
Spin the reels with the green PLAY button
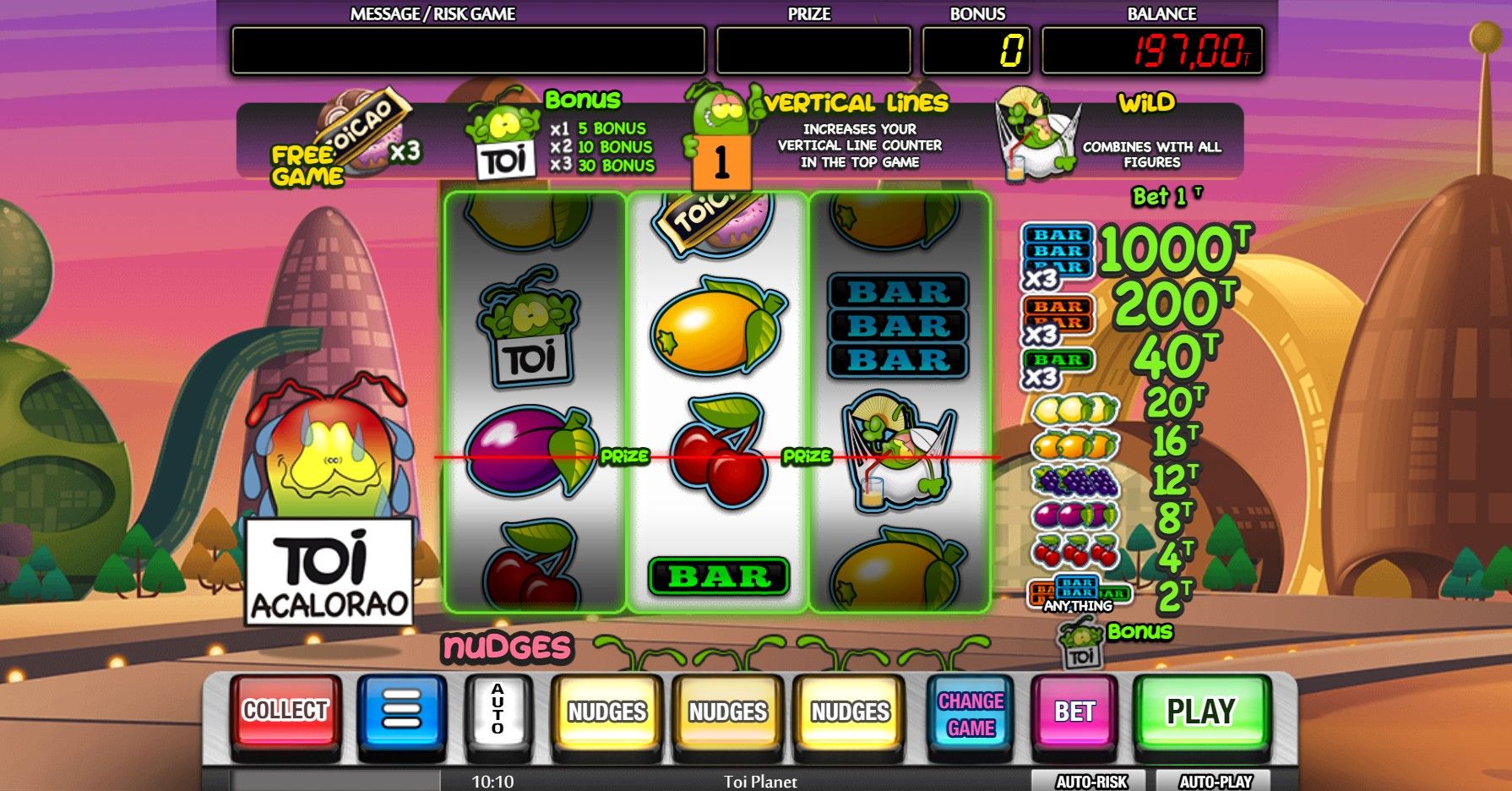pos(1200,712)
